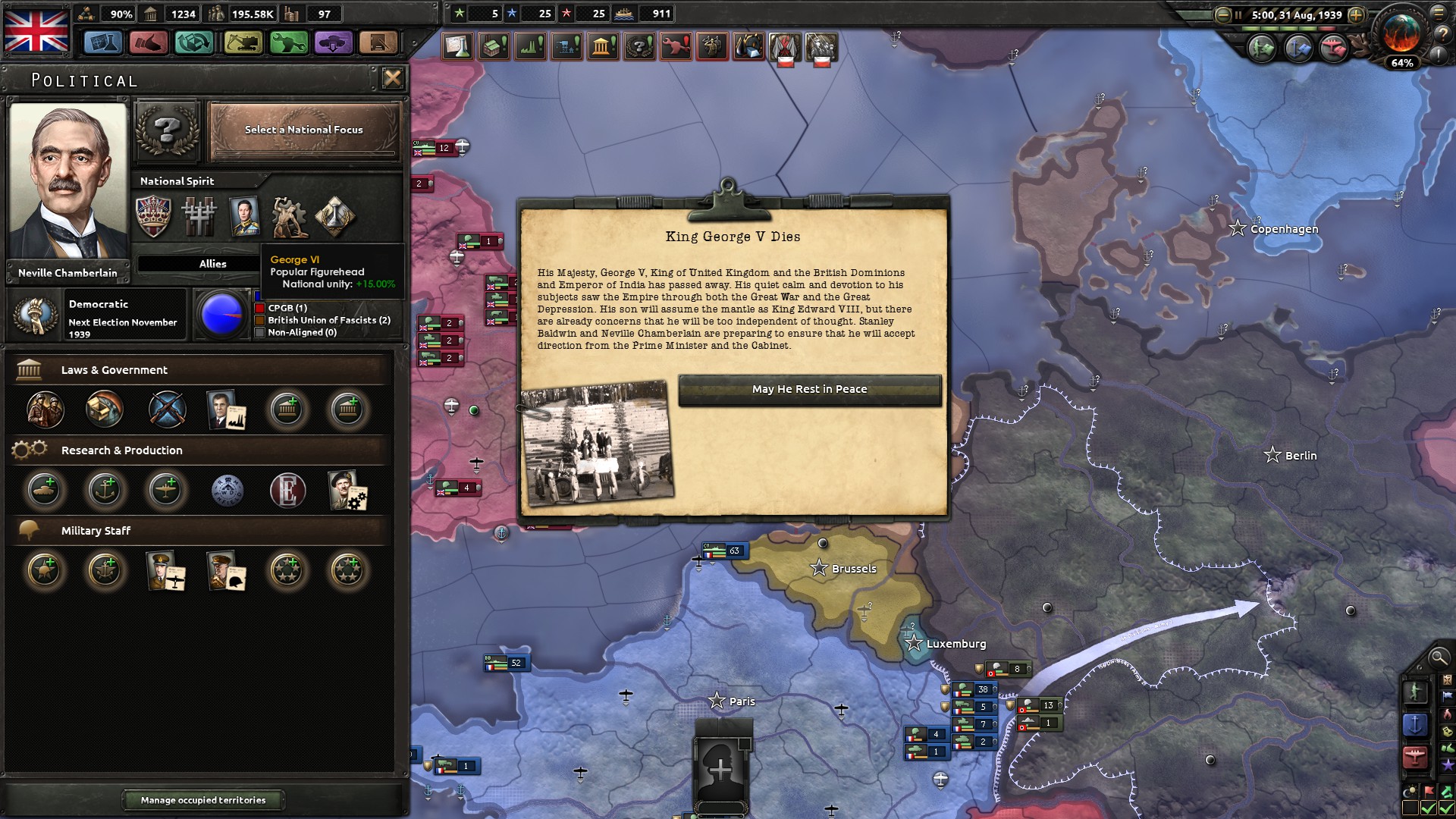
Task: Click the George VI national spirit portrait
Action: coord(243,217)
